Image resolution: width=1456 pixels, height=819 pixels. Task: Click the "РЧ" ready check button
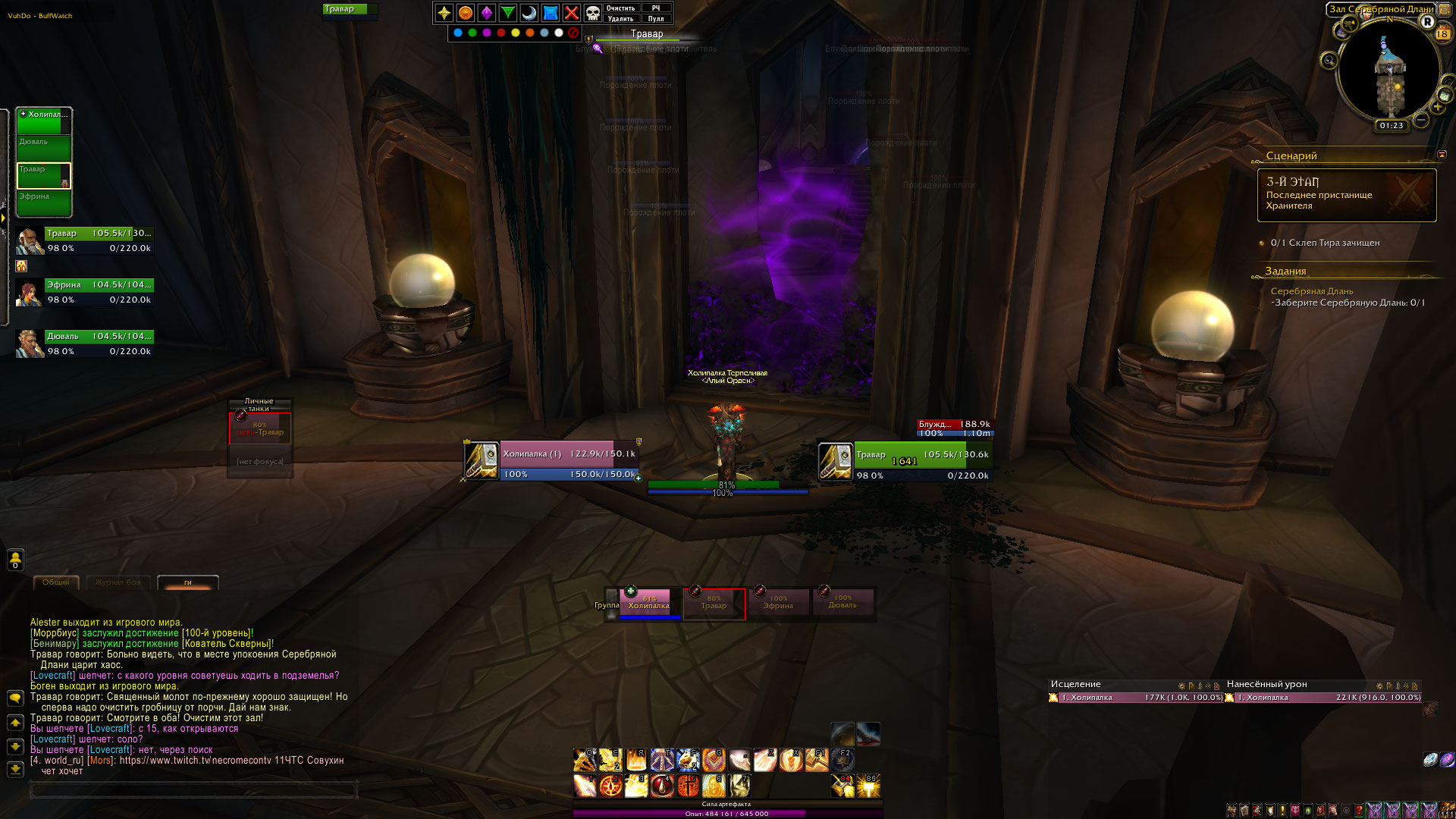tap(656, 8)
